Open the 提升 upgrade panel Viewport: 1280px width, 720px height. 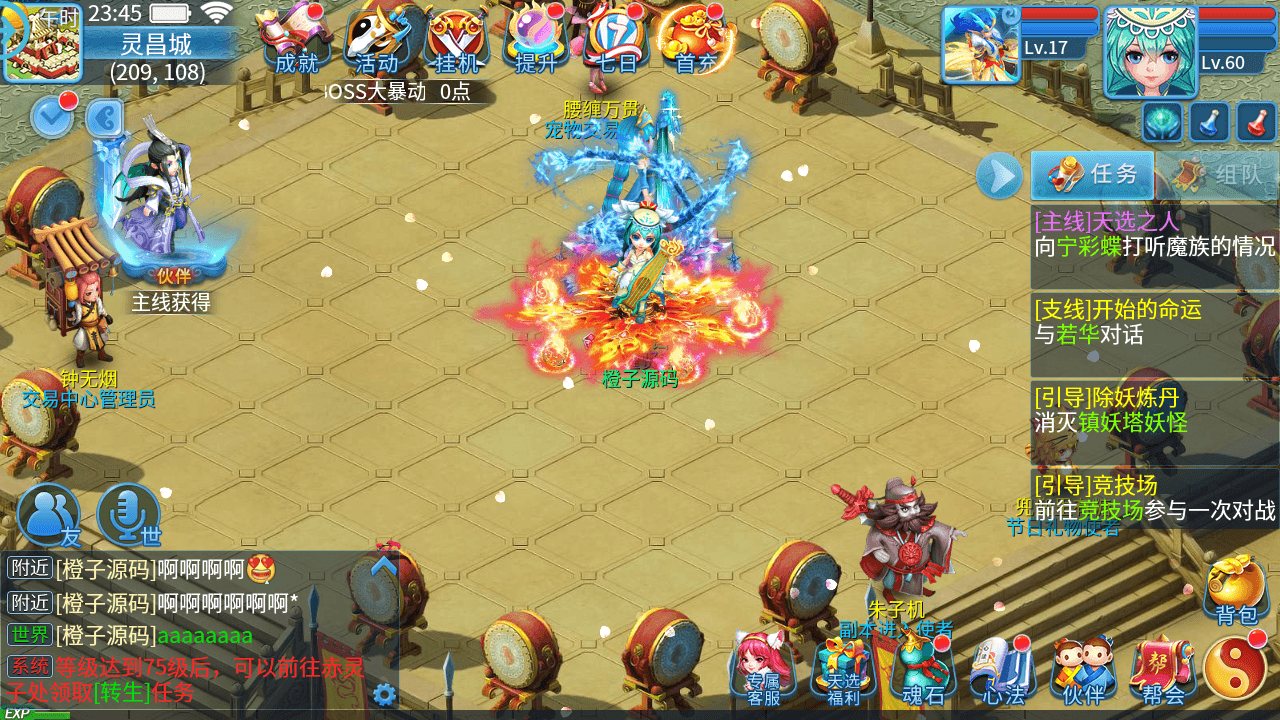tap(533, 40)
